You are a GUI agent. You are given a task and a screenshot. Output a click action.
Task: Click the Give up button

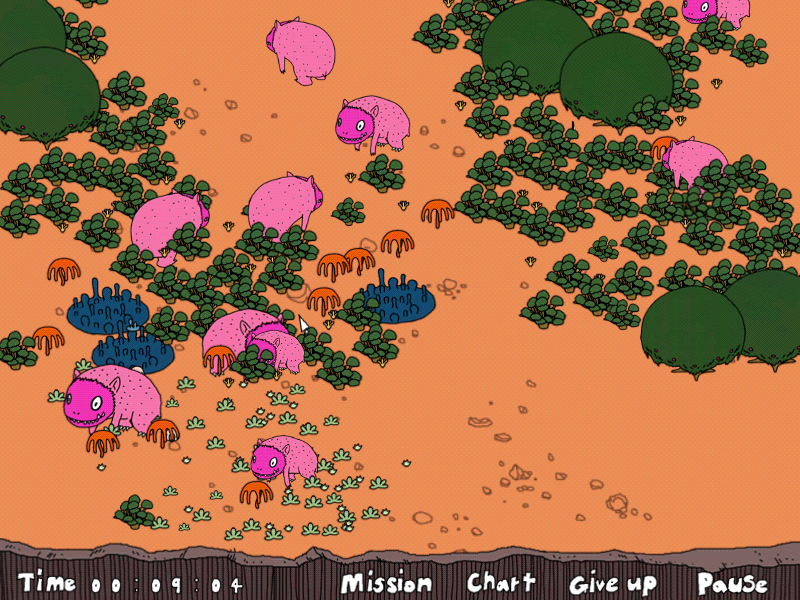(x=613, y=583)
